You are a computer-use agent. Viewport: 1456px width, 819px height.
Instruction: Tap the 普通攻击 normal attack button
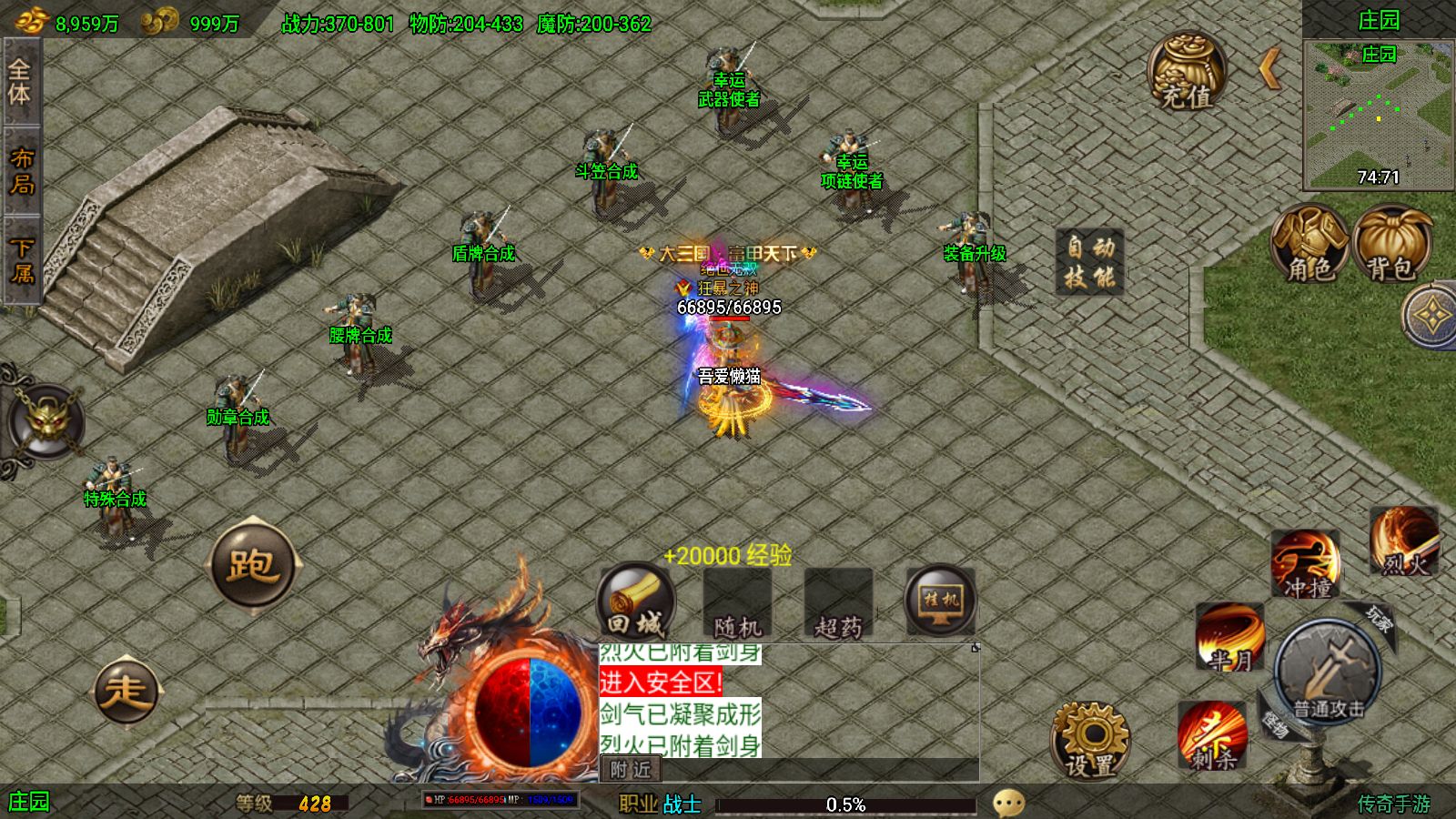tap(1328, 675)
